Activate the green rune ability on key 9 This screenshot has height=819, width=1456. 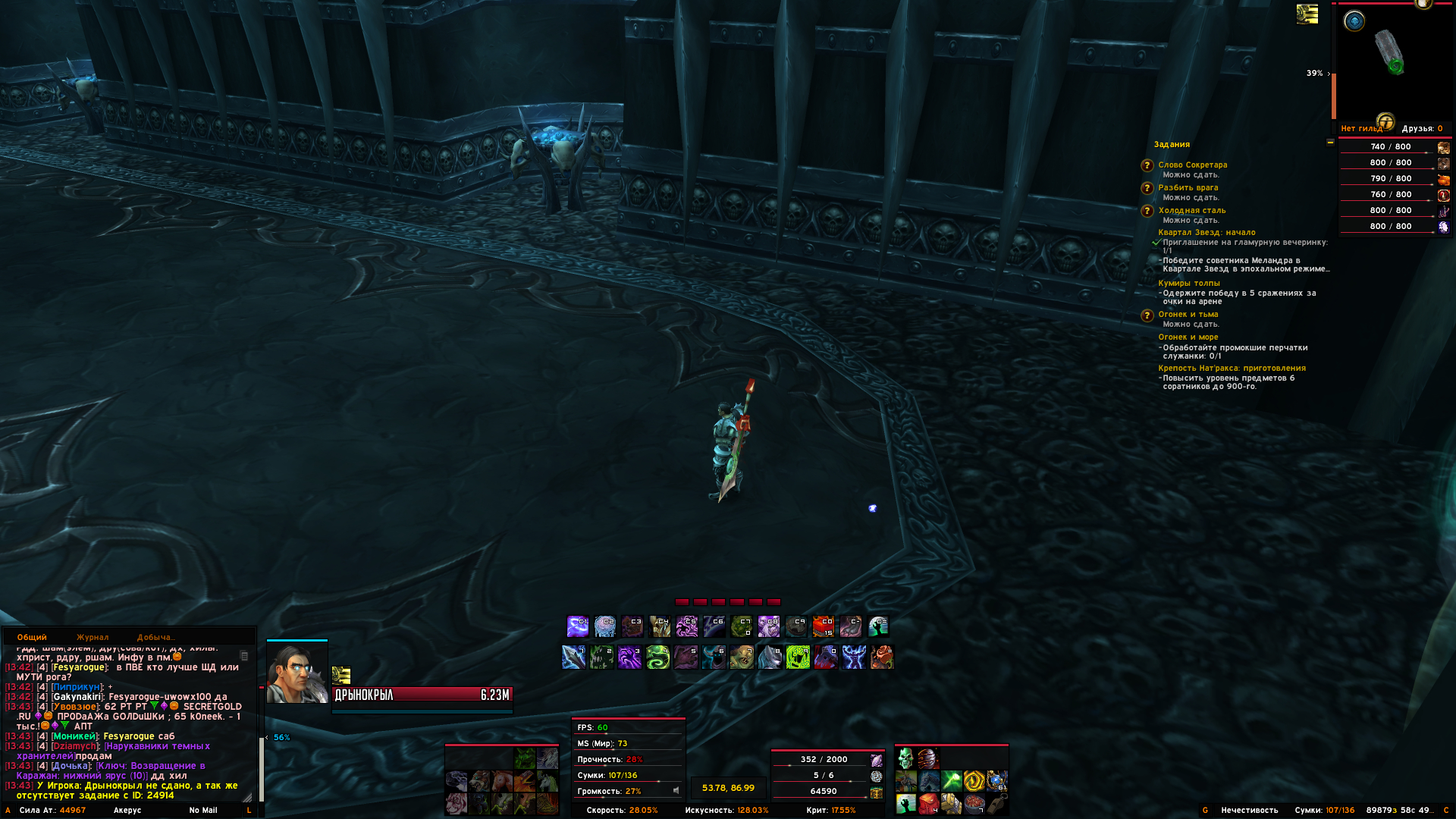798,657
